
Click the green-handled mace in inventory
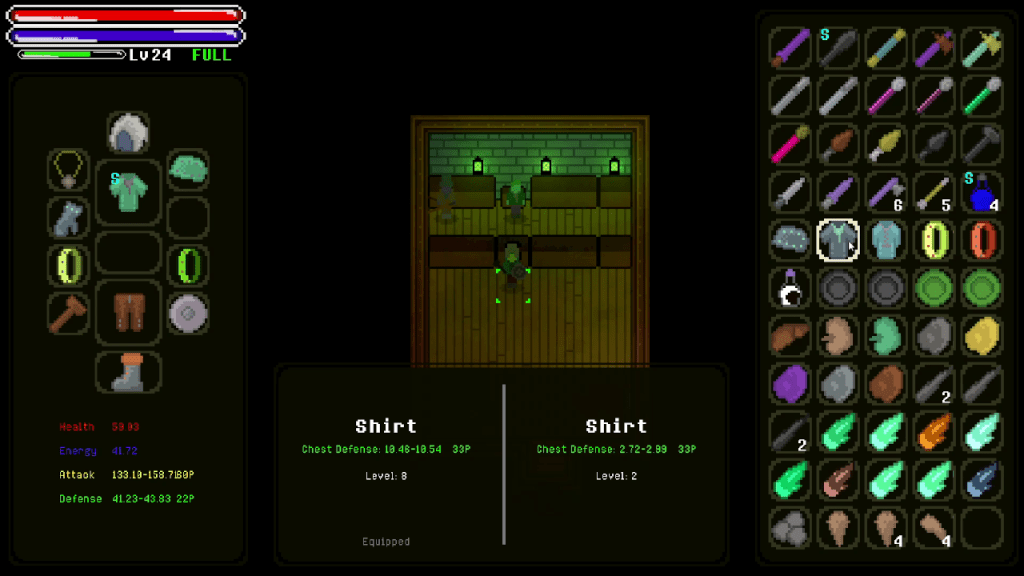coord(982,97)
